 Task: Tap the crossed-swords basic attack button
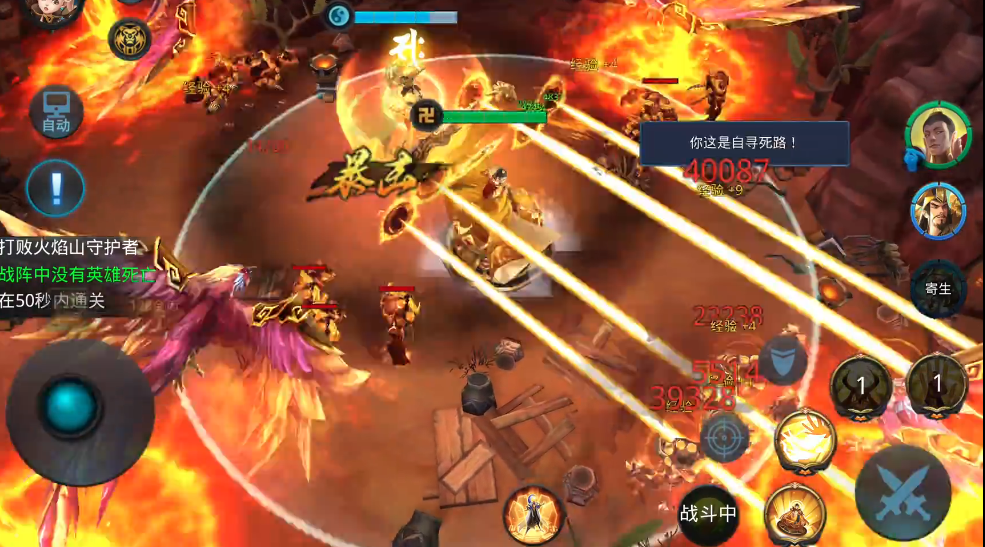tap(903, 494)
